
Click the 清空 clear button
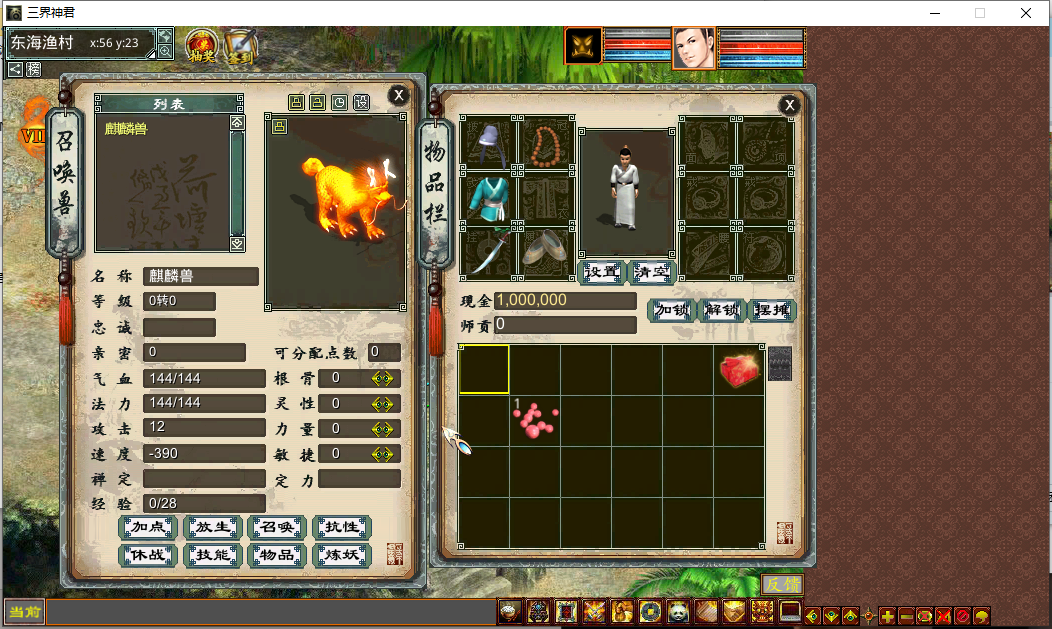(x=652, y=272)
